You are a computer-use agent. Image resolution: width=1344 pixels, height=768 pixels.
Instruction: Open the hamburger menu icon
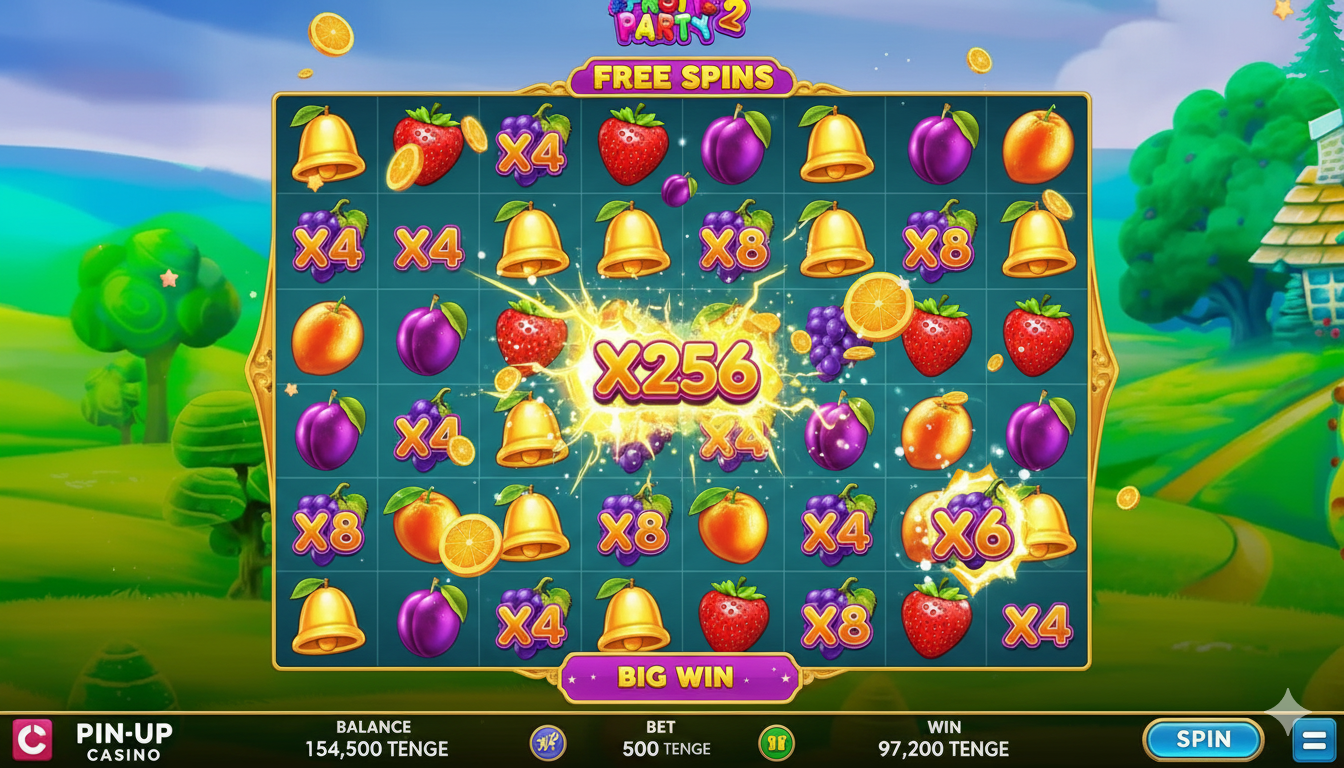1310,740
